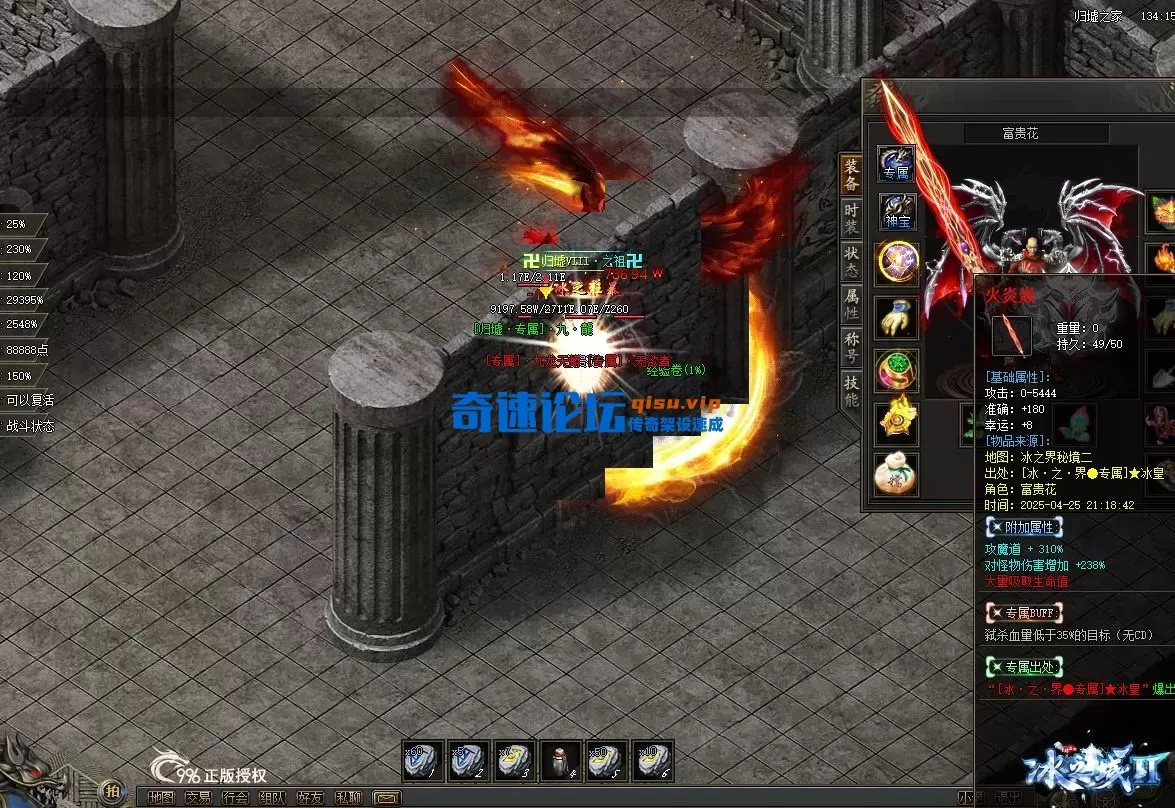Switch to the 时装 fashion tab
1175x808 pixels.
[x=851, y=218]
